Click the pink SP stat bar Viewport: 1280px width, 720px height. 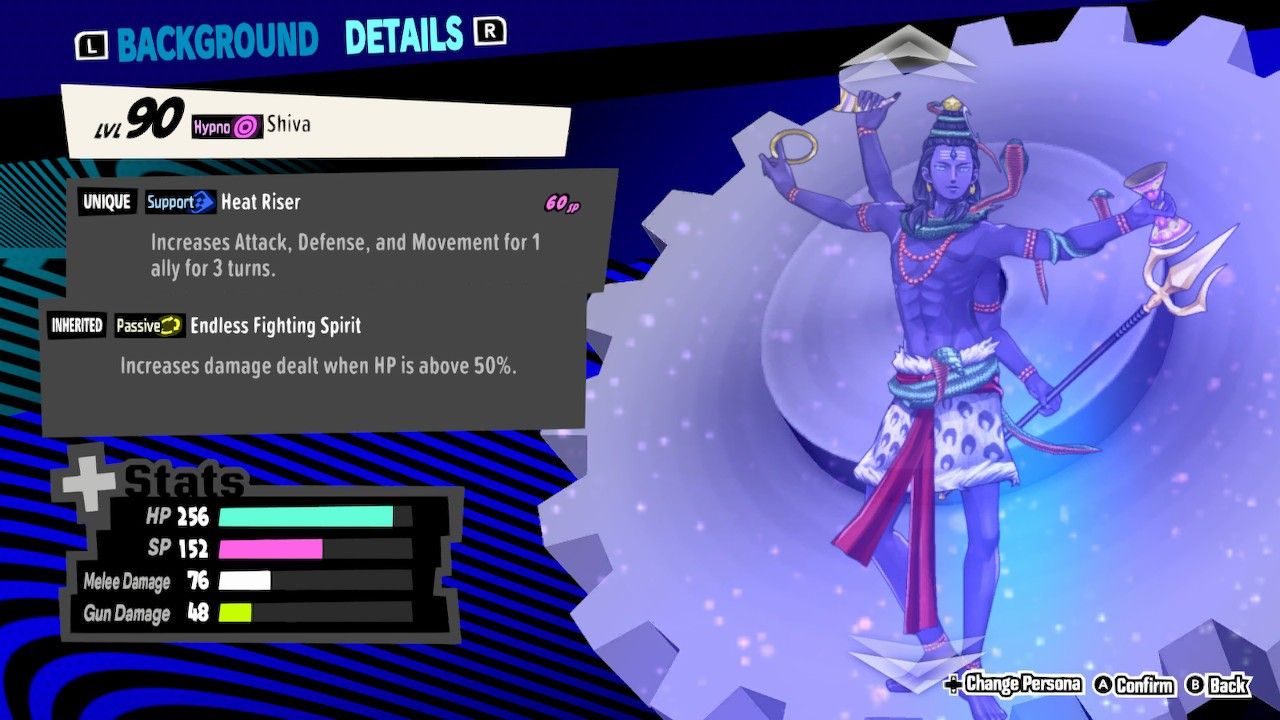click(x=270, y=550)
